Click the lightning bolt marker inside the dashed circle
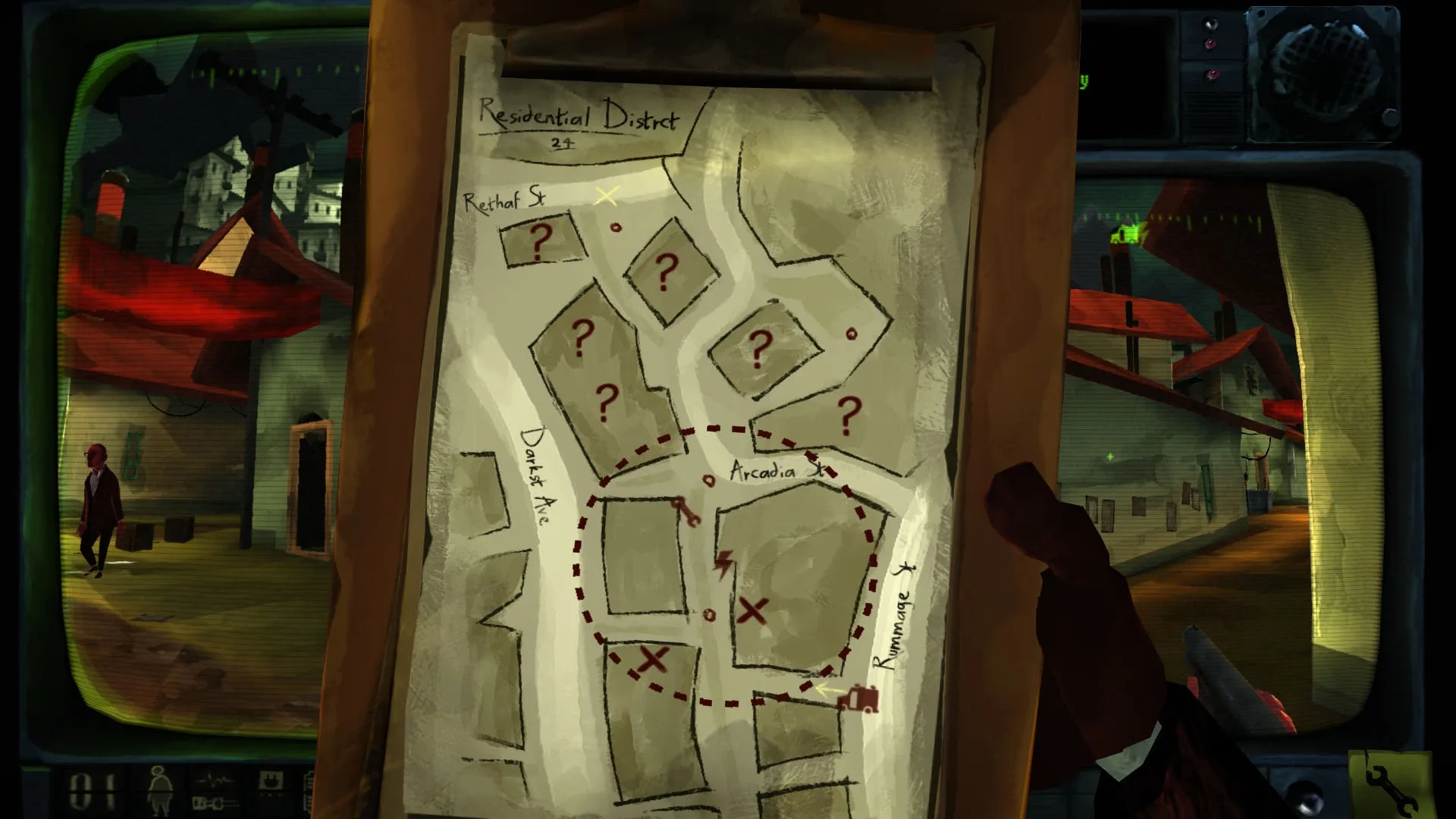1456x819 pixels. click(x=723, y=564)
